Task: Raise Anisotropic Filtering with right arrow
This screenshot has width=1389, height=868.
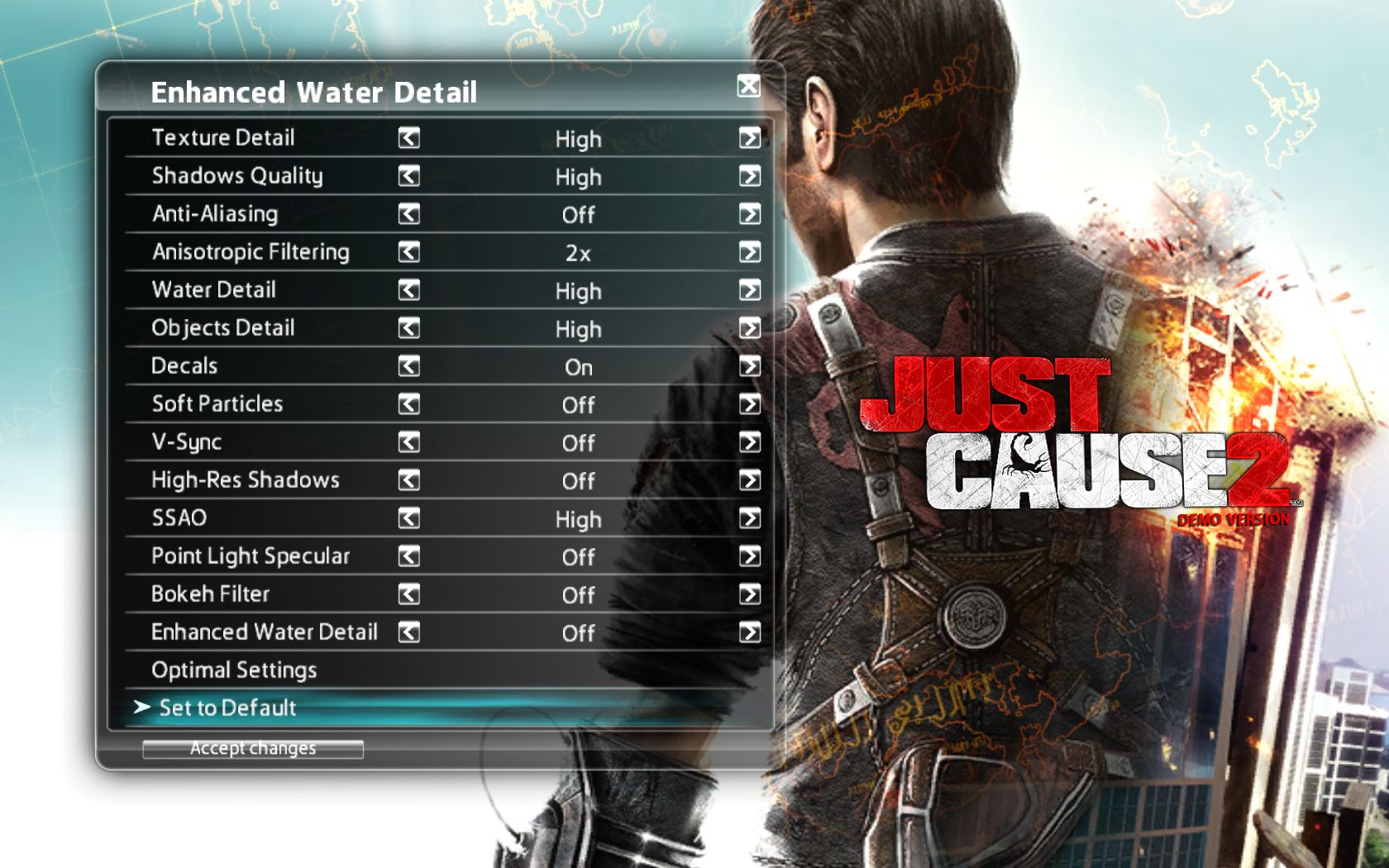Action: [x=749, y=252]
